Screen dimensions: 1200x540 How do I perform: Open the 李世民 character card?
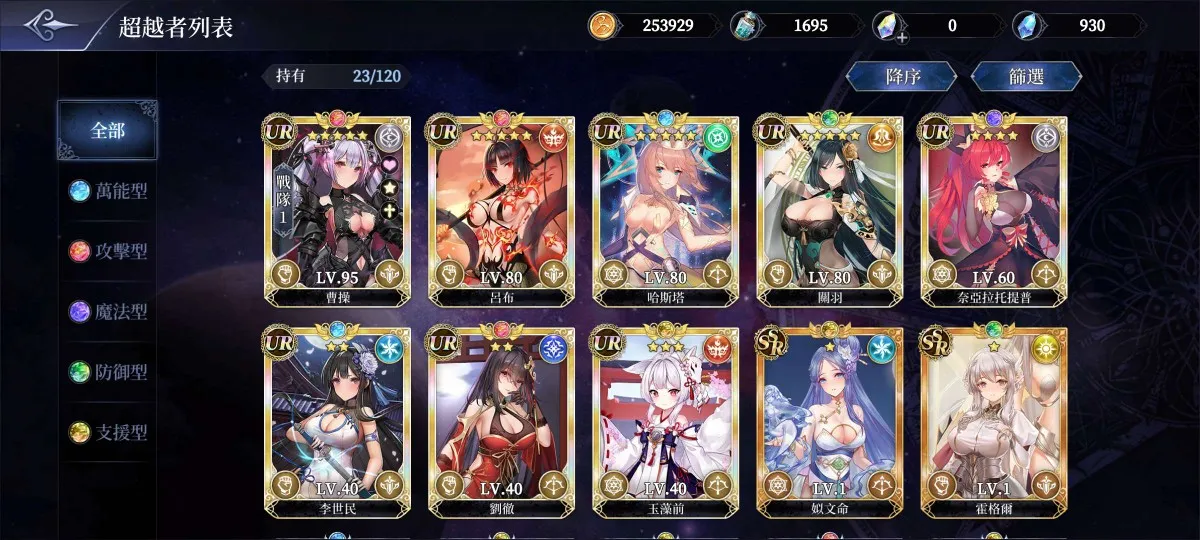(334, 422)
